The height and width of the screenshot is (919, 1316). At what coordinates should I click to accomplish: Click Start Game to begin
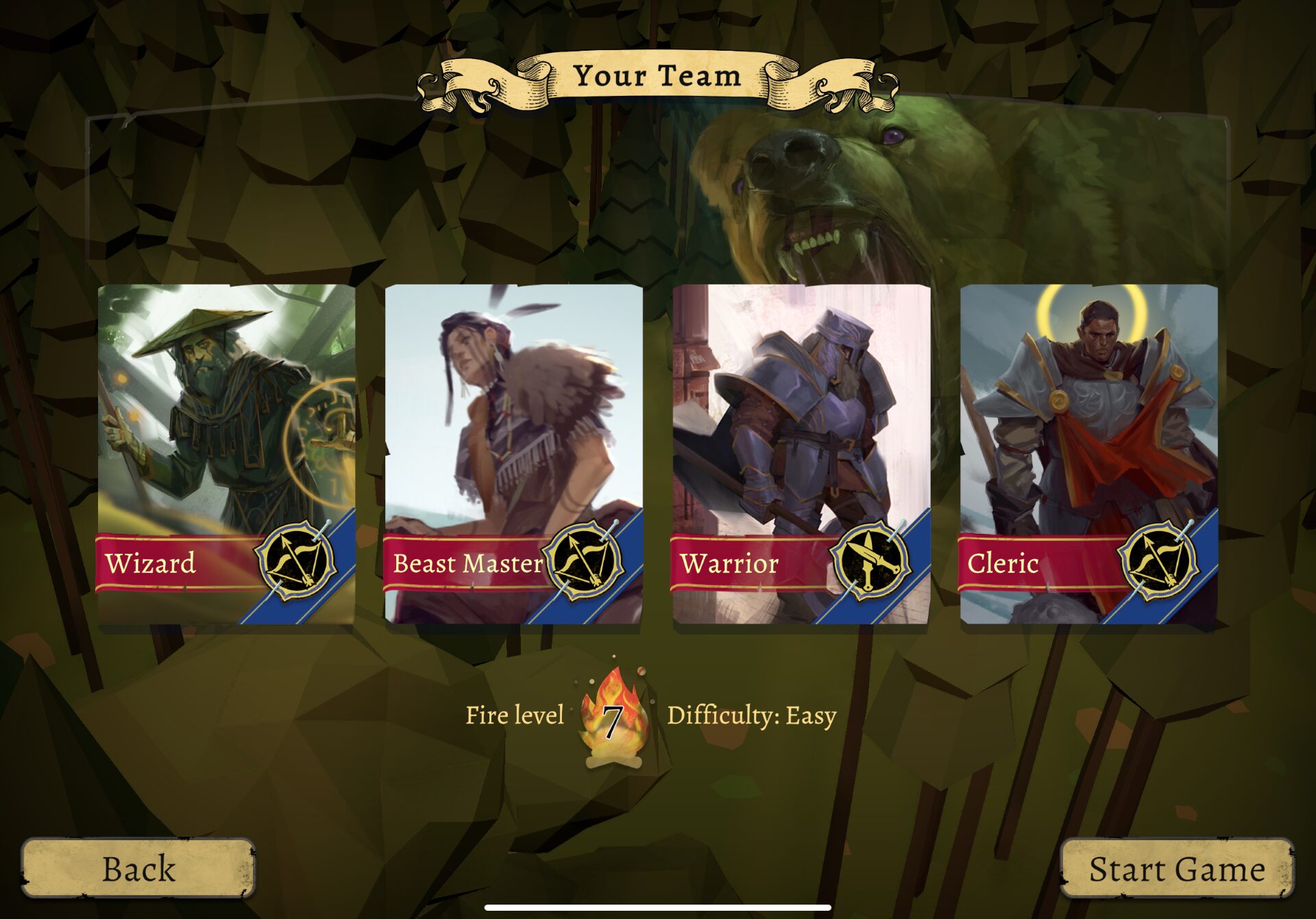[x=1176, y=868]
